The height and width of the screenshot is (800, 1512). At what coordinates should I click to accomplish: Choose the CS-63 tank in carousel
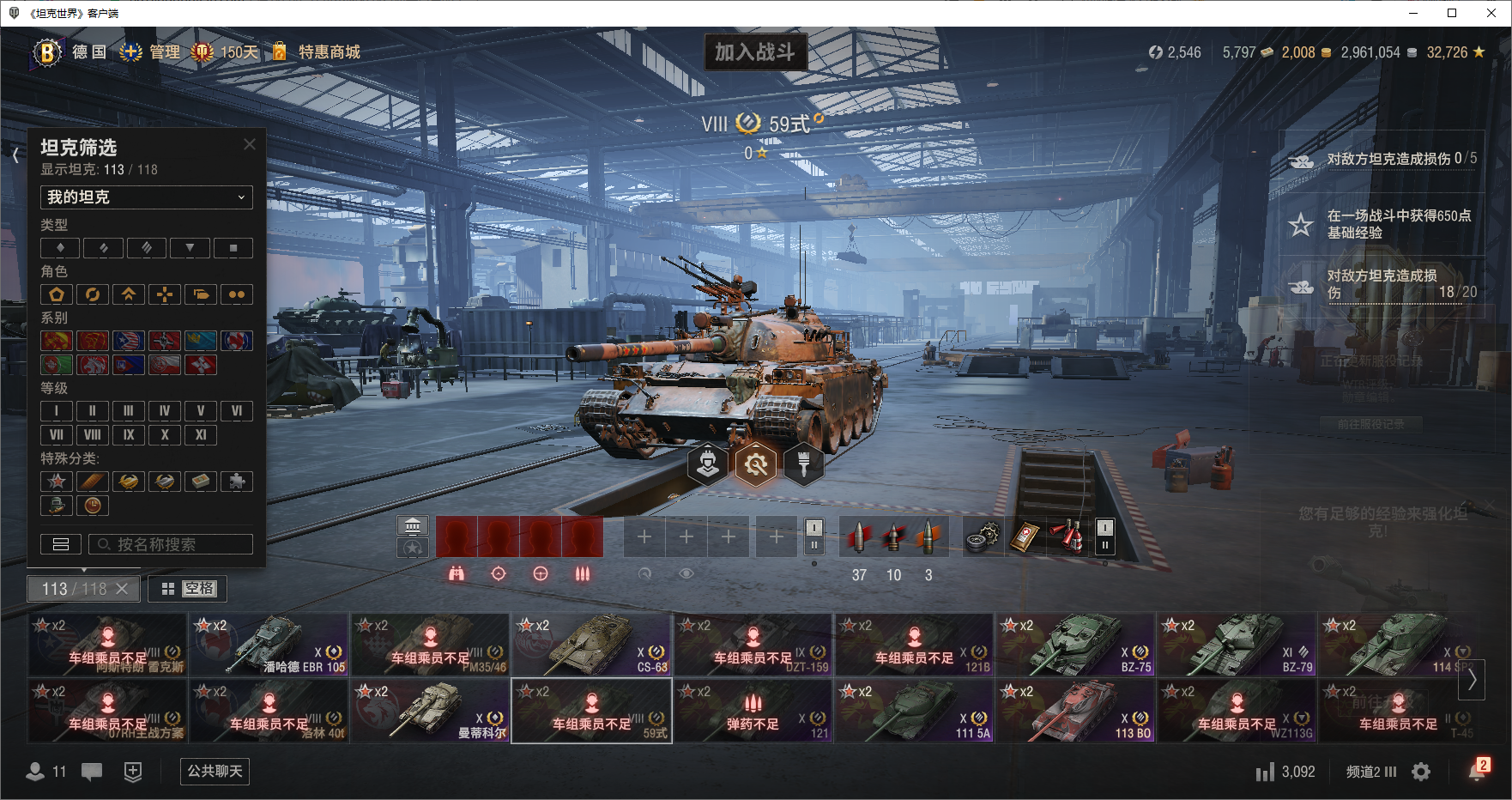pos(590,645)
